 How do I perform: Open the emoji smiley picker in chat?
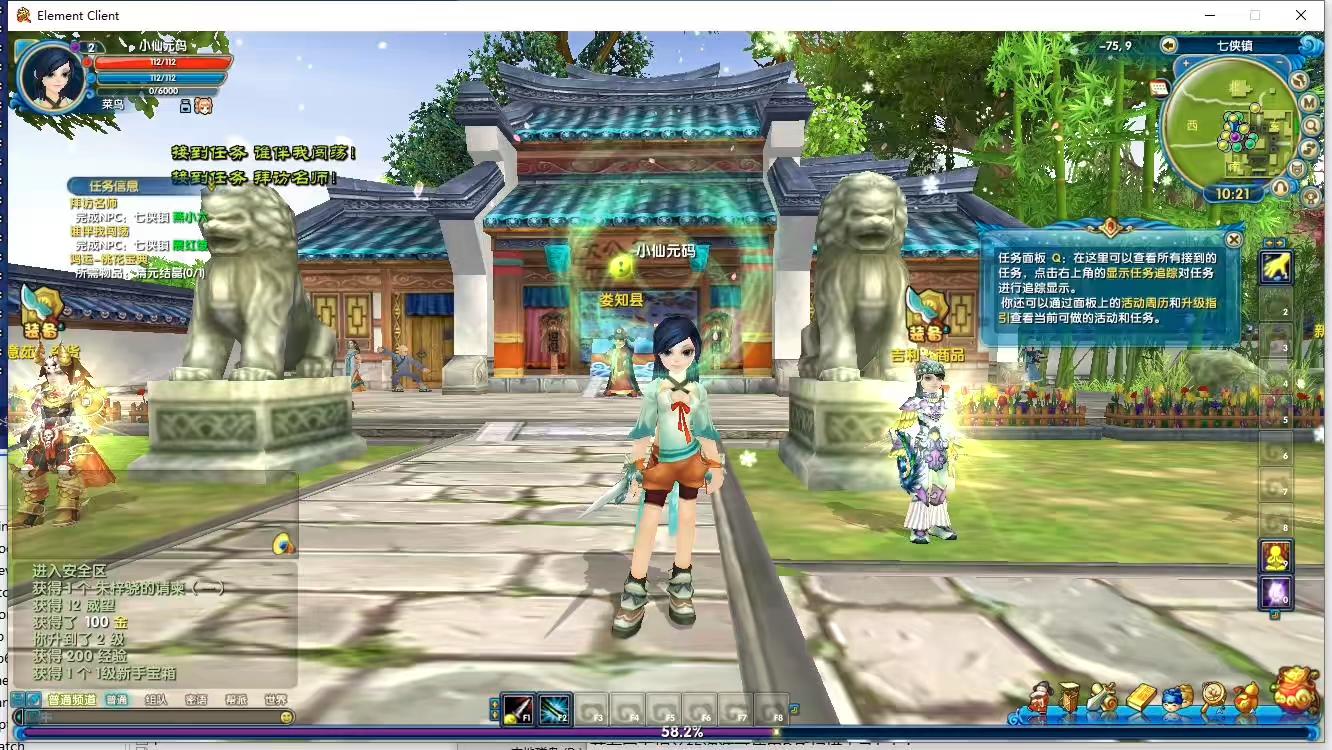click(287, 717)
